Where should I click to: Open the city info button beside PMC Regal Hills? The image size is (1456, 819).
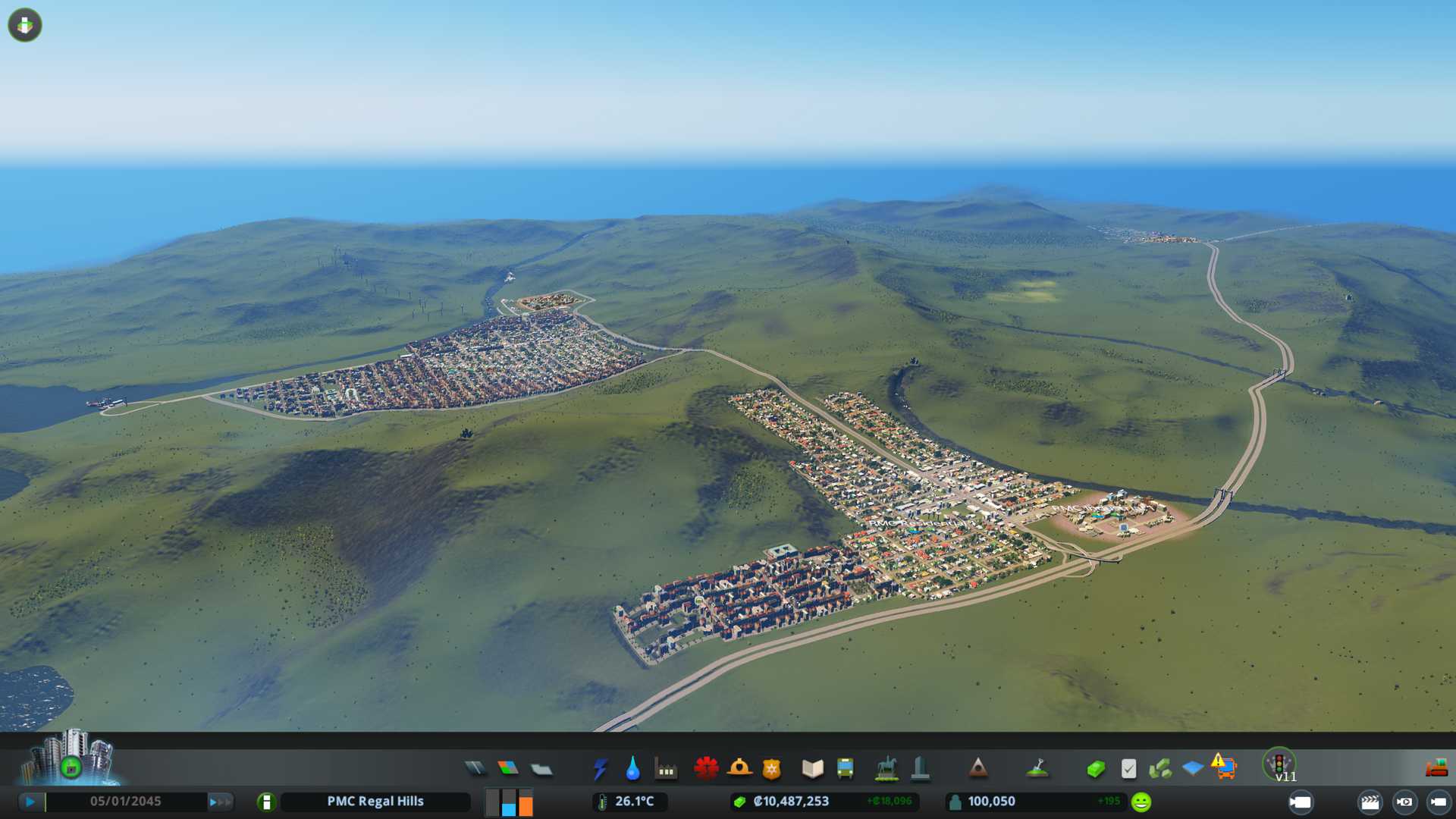click(x=266, y=802)
